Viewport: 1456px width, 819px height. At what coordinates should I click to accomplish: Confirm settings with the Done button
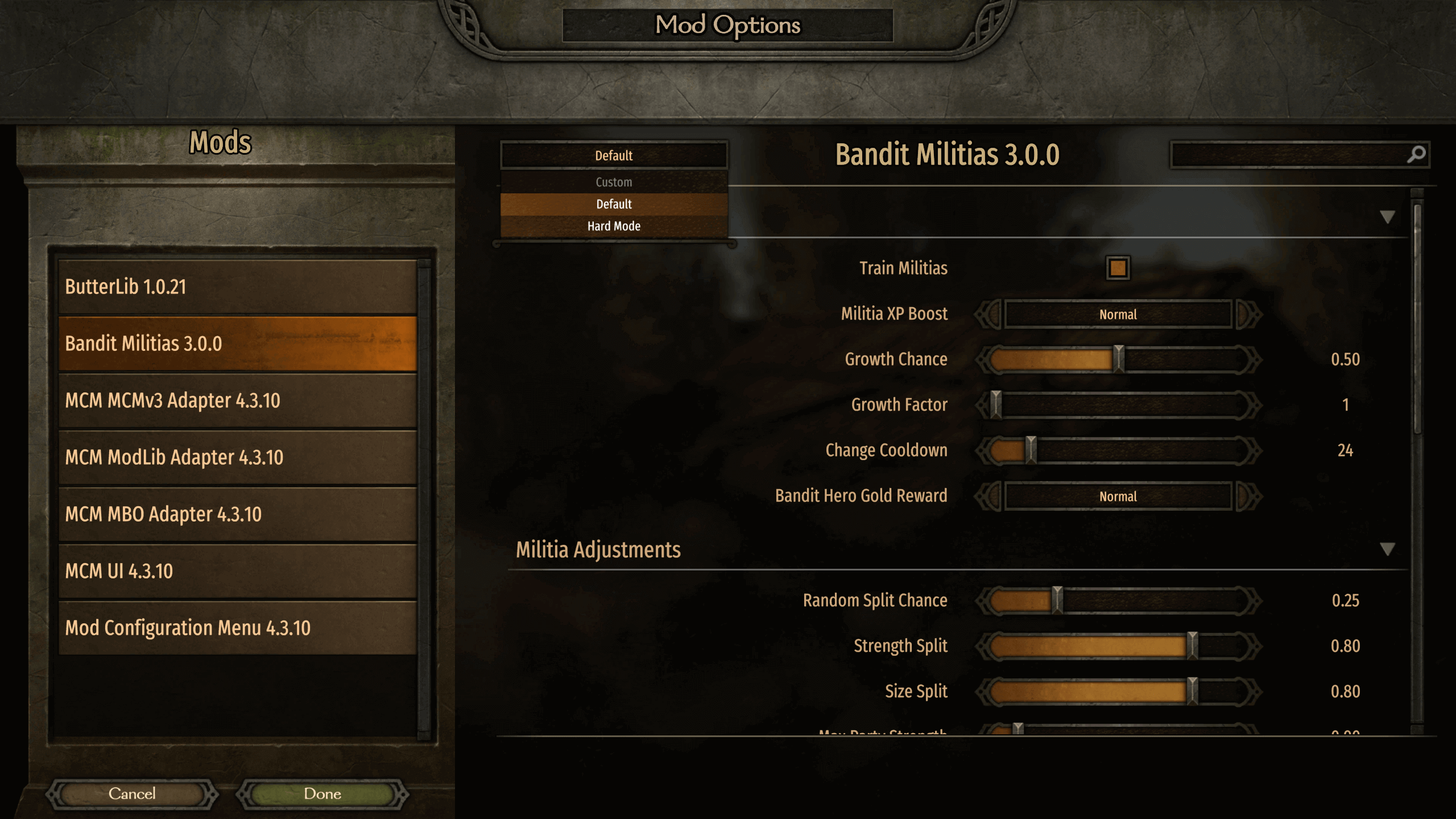[322, 793]
